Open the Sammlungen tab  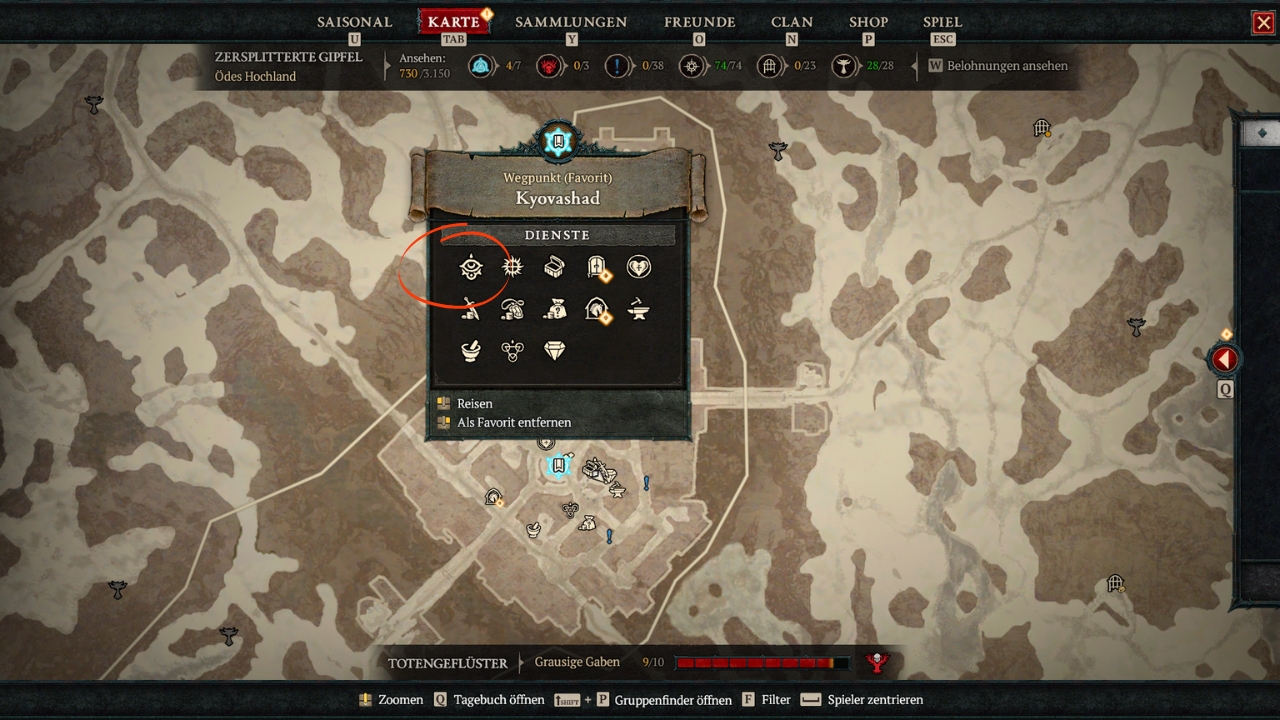click(x=571, y=22)
